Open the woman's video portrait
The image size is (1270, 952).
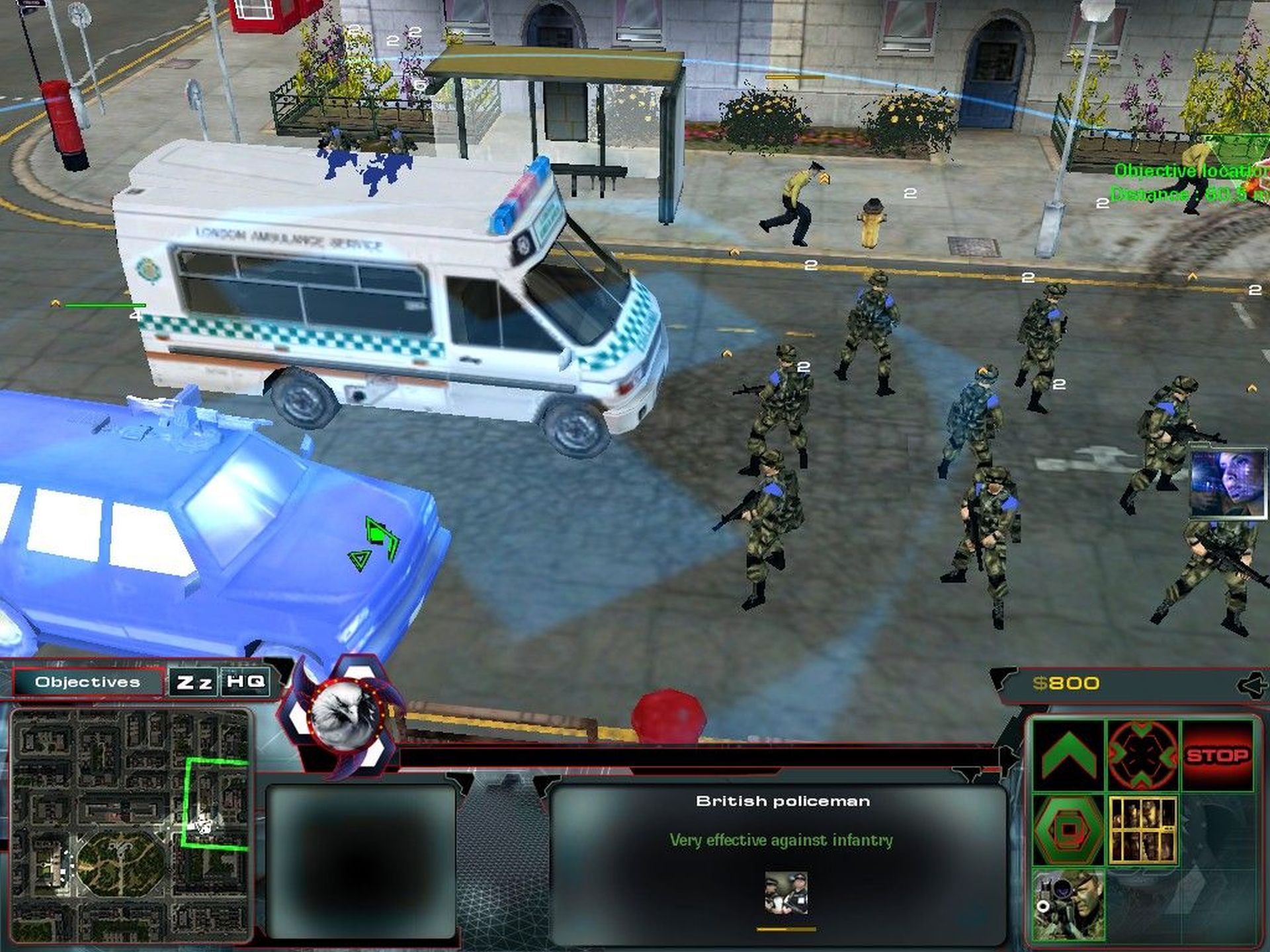[1228, 481]
